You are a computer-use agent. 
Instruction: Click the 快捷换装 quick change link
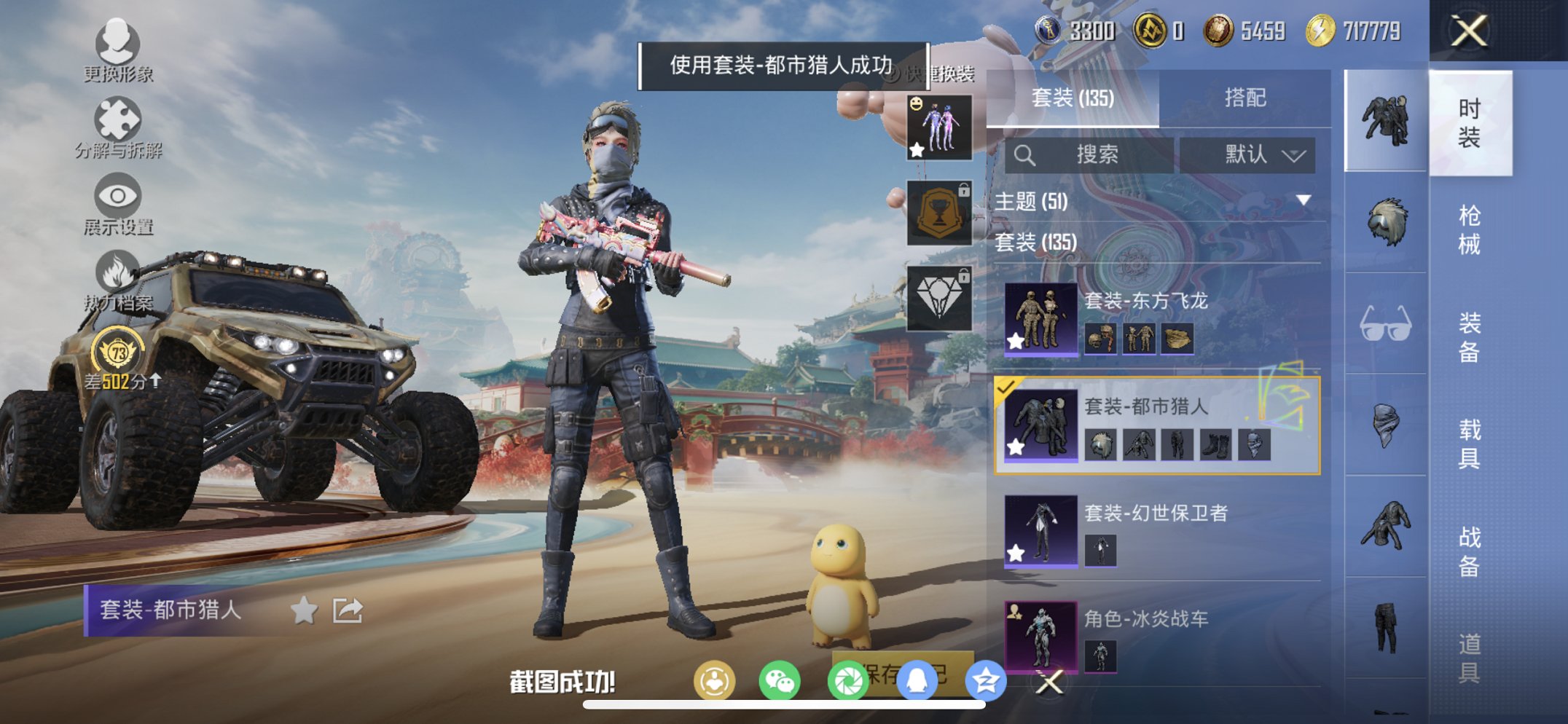pos(933,73)
